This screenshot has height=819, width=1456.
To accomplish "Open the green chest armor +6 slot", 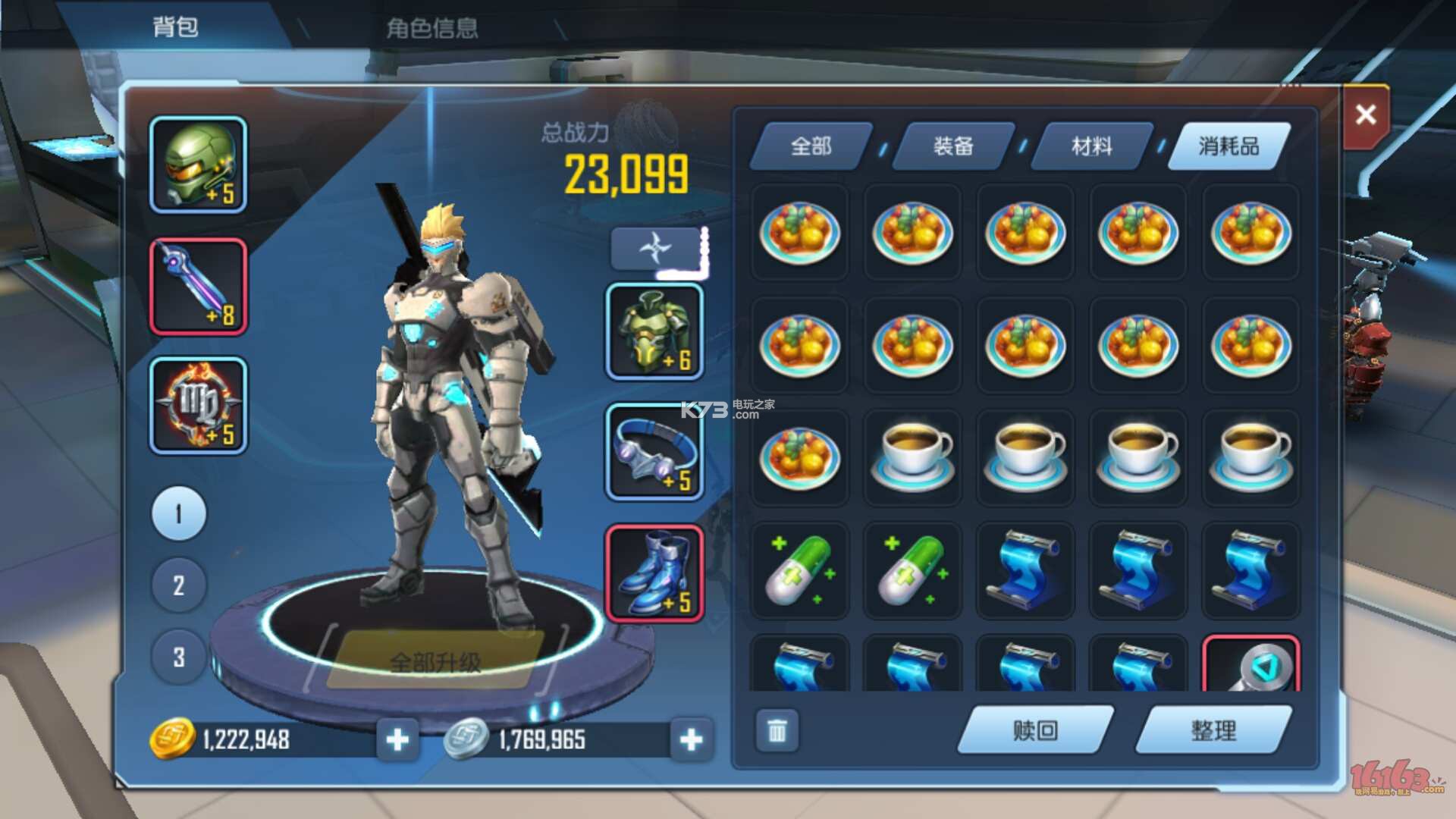I will coord(654,332).
